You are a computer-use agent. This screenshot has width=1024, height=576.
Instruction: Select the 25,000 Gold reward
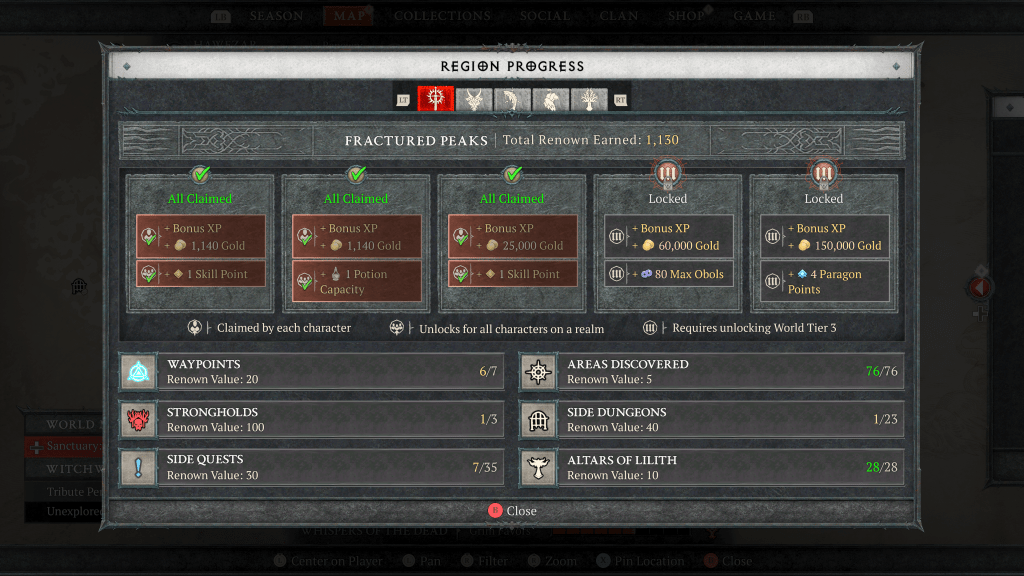513,237
